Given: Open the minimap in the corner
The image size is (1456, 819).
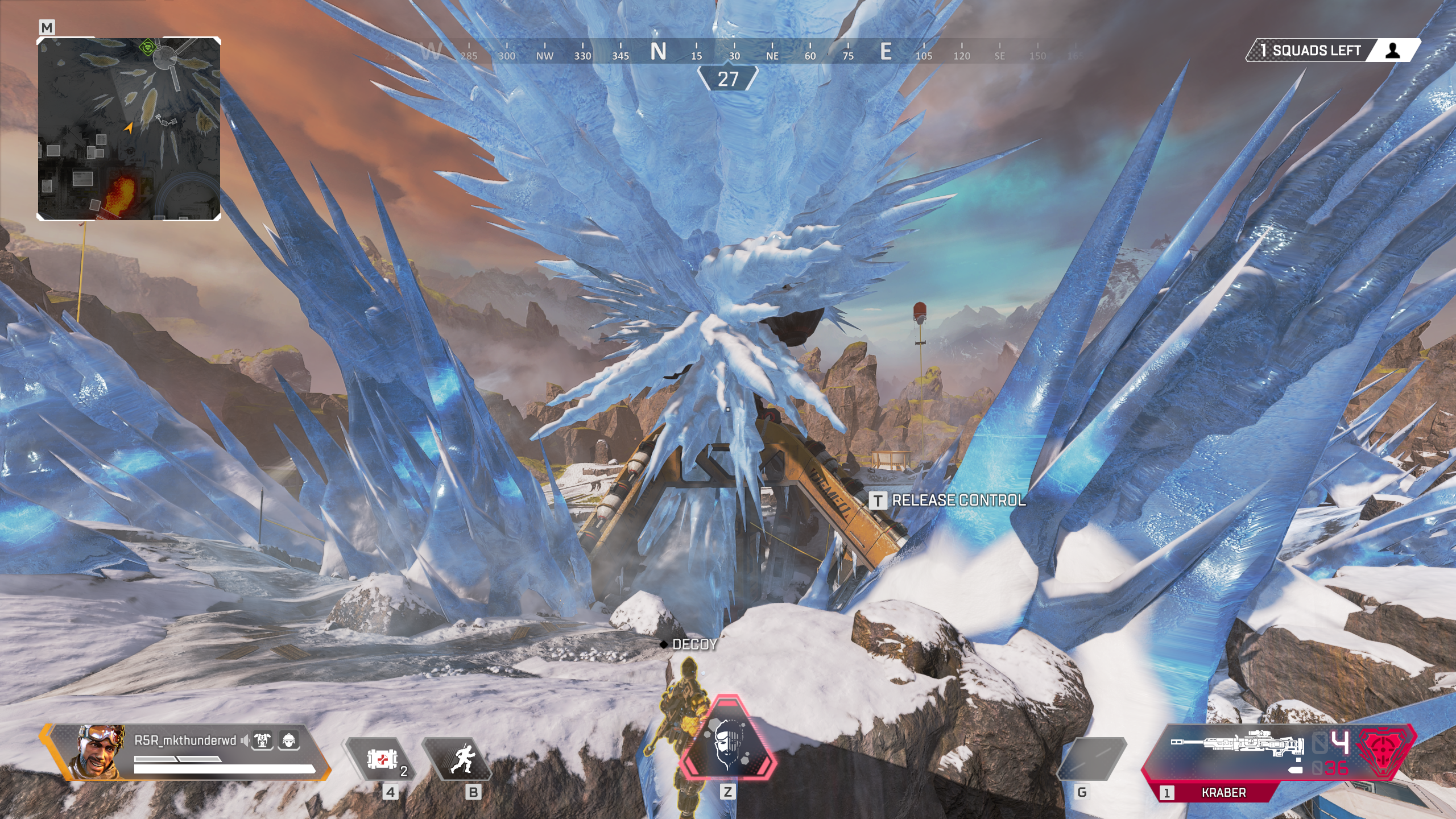Looking at the screenshot, I should point(129,129).
